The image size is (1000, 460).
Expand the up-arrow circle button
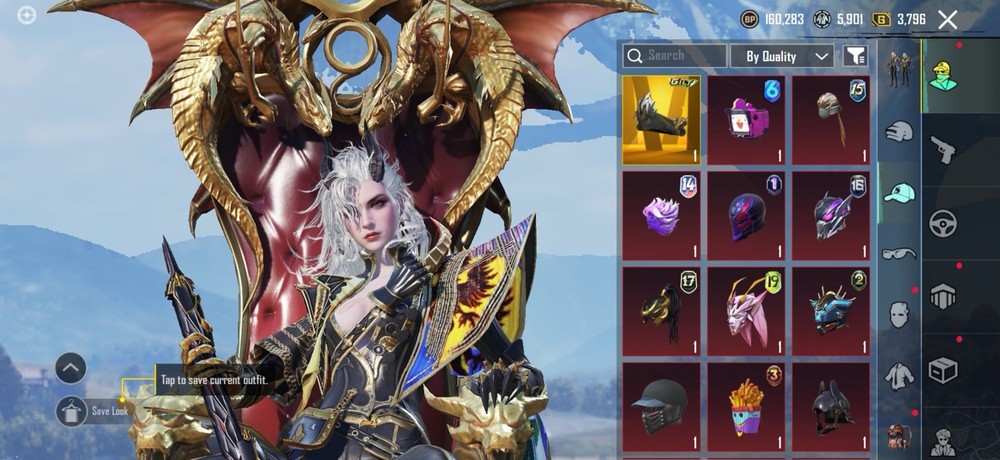click(x=71, y=368)
